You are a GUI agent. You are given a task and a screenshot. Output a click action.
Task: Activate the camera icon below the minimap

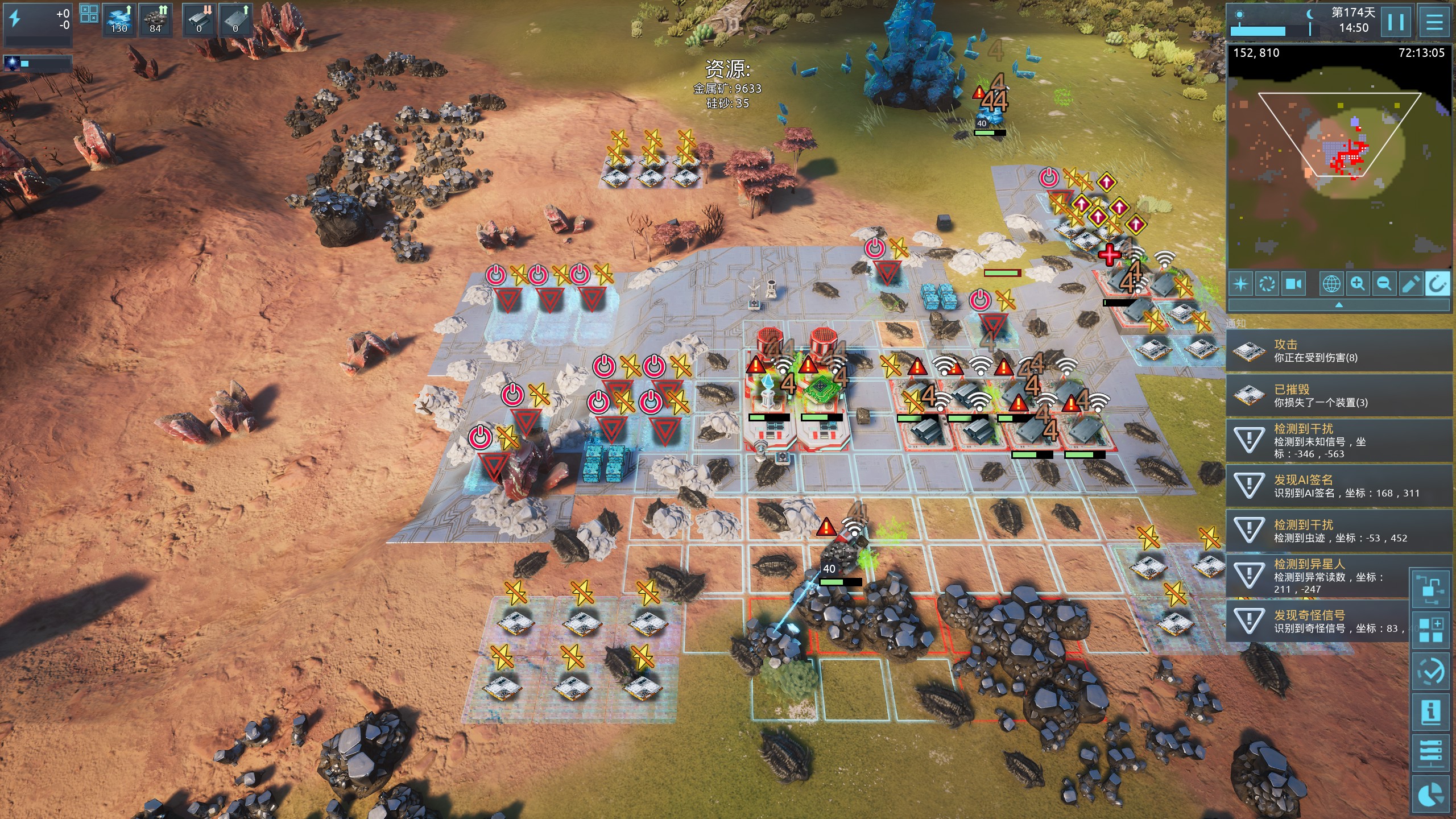tap(1294, 284)
